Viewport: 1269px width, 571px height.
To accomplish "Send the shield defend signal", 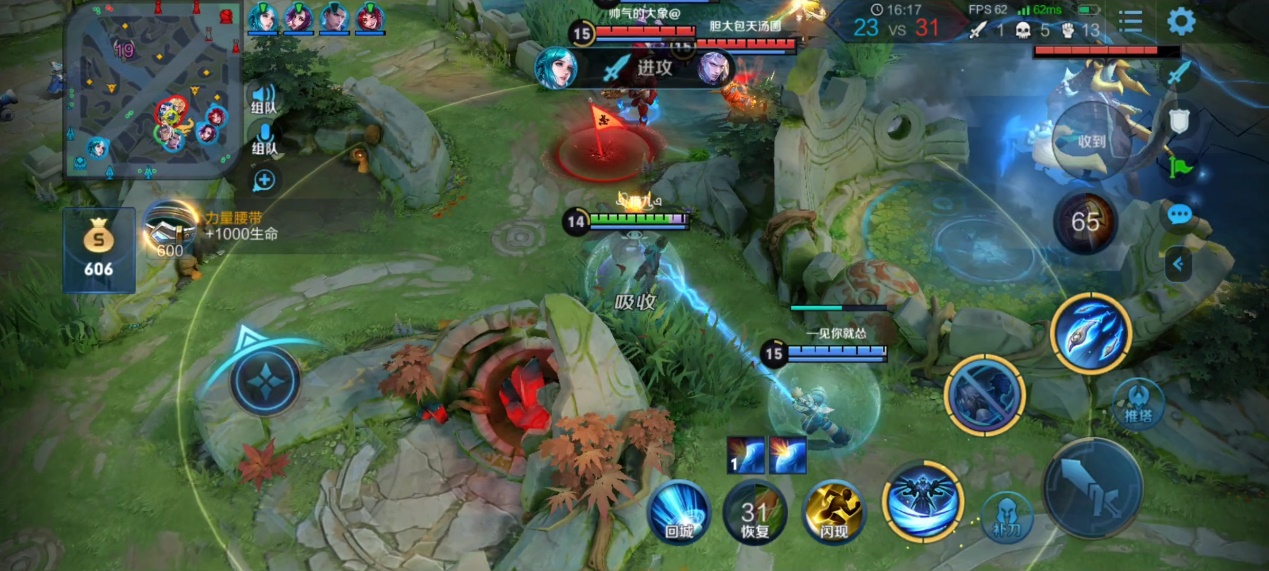I will pos(1181,120).
